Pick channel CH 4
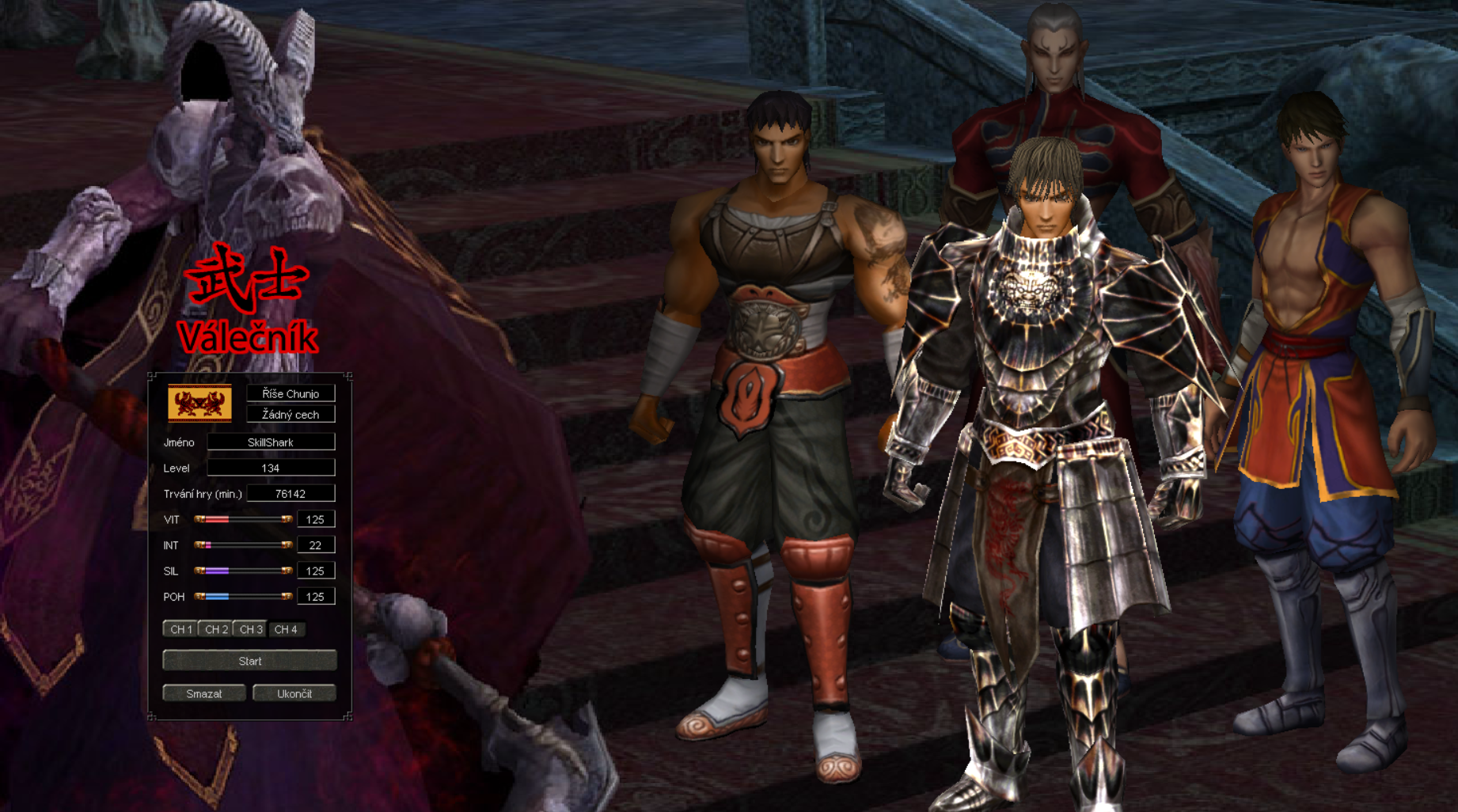The image size is (1458, 812). pyautogui.click(x=285, y=629)
